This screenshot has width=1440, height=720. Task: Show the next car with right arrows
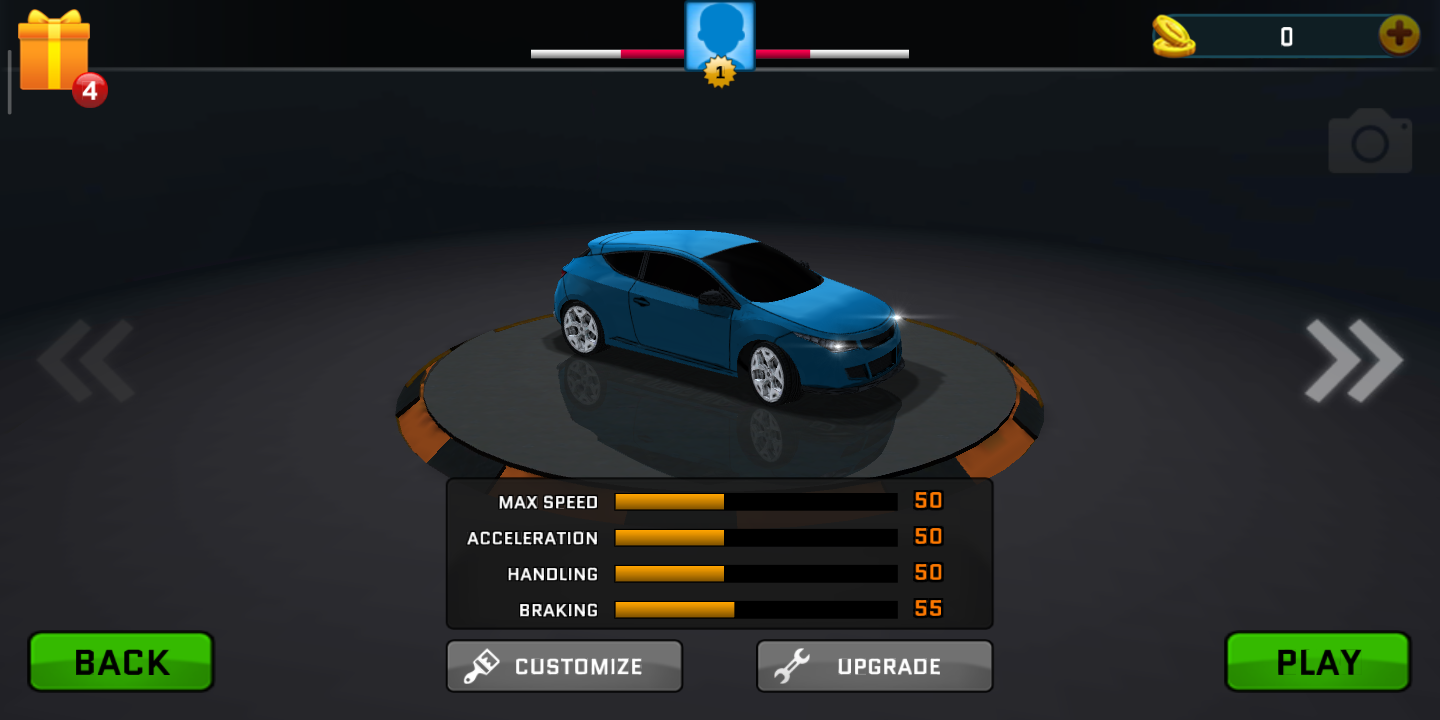(x=1353, y=361)
